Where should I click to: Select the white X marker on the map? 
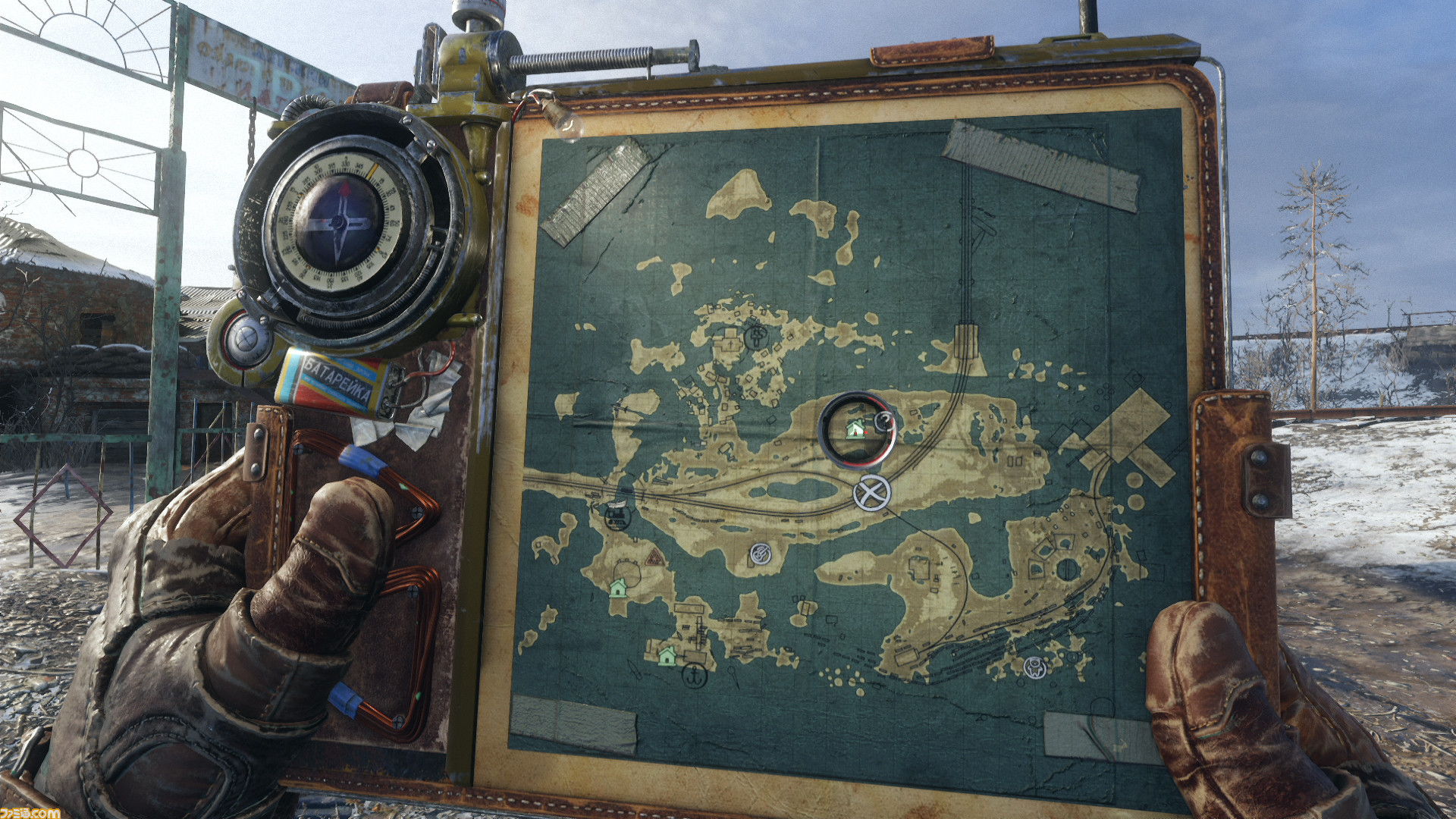click(x=871, y=494)
